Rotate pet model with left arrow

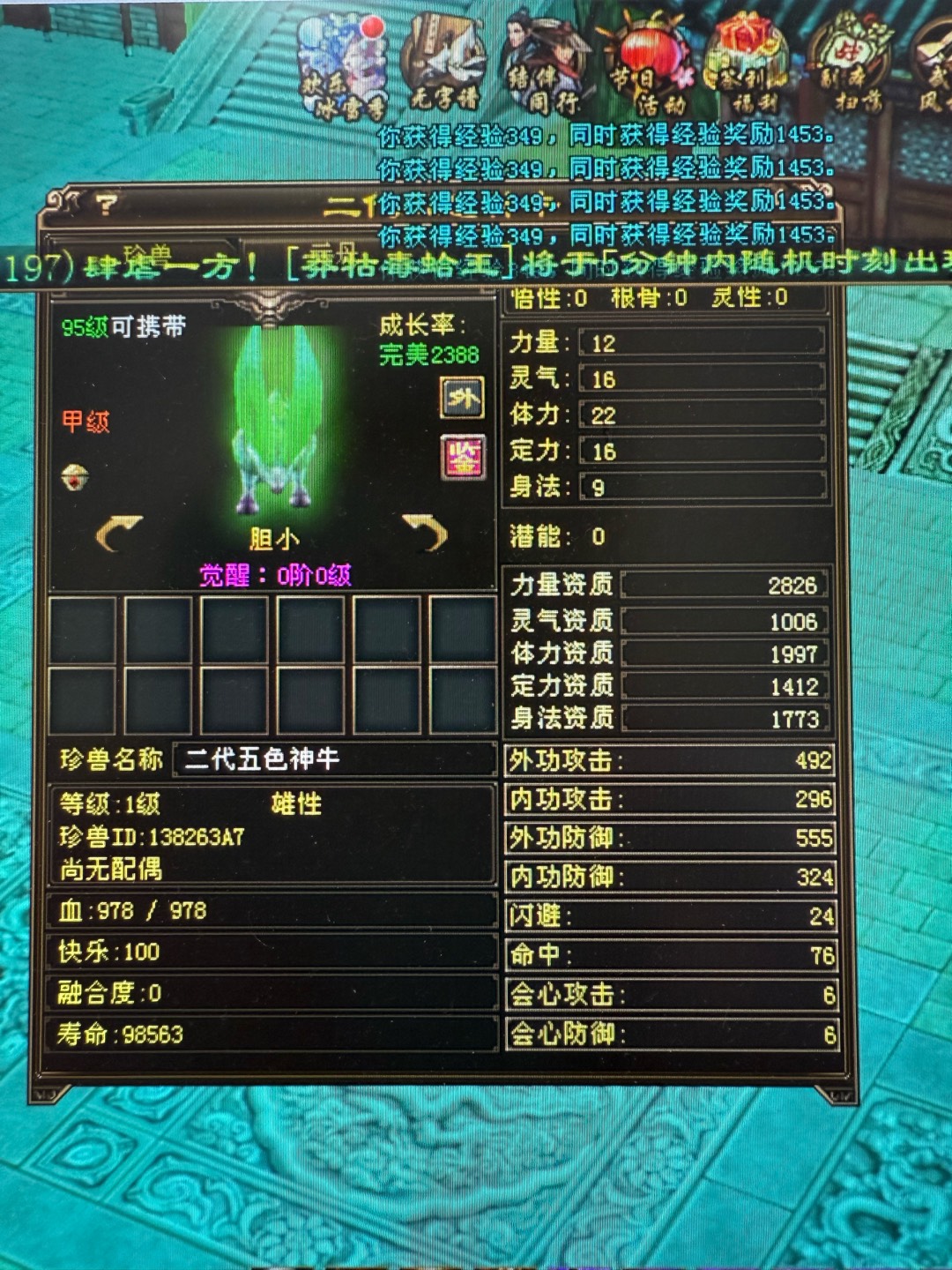pos(120,533)
